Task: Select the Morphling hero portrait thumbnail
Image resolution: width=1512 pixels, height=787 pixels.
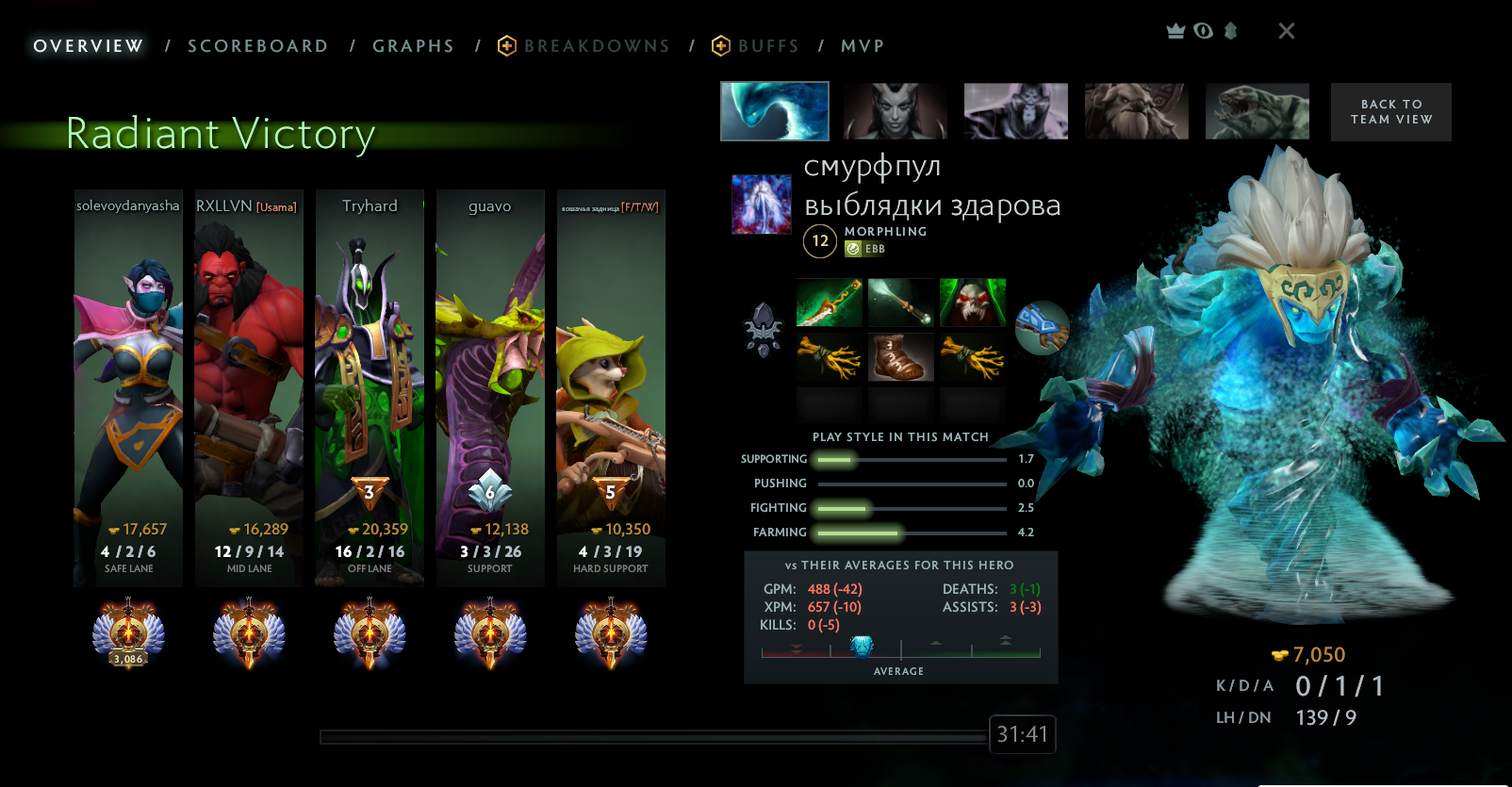Action: pos(774,111)
